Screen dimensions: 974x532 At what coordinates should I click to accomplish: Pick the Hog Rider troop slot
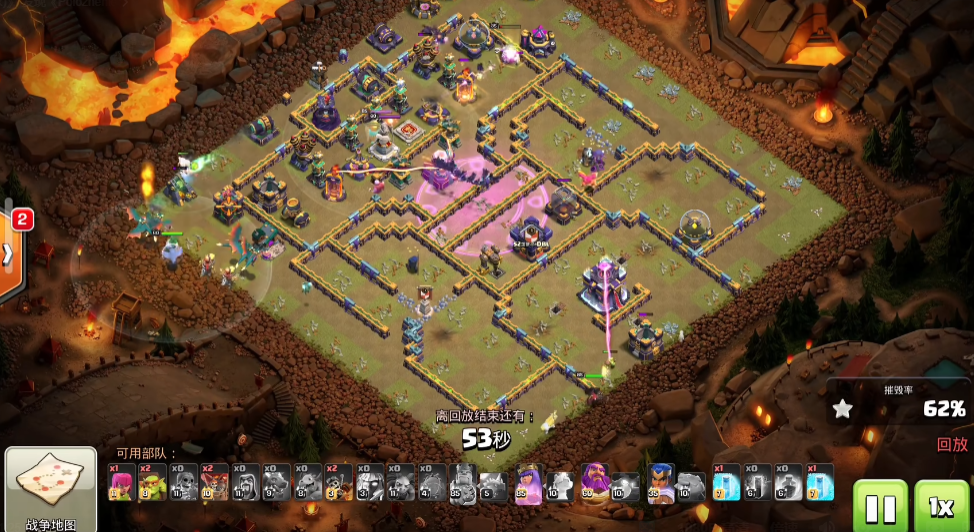point(338,482)
